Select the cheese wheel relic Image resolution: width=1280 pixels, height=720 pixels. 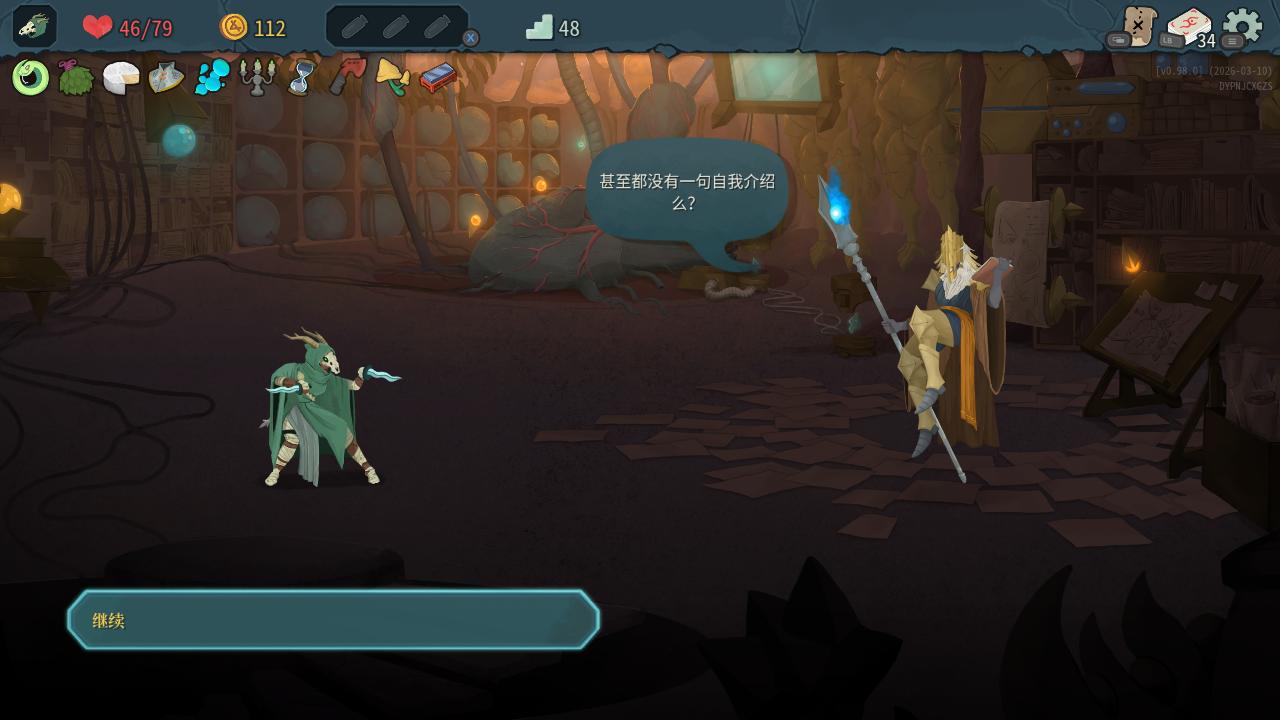[x=121, y=77]
